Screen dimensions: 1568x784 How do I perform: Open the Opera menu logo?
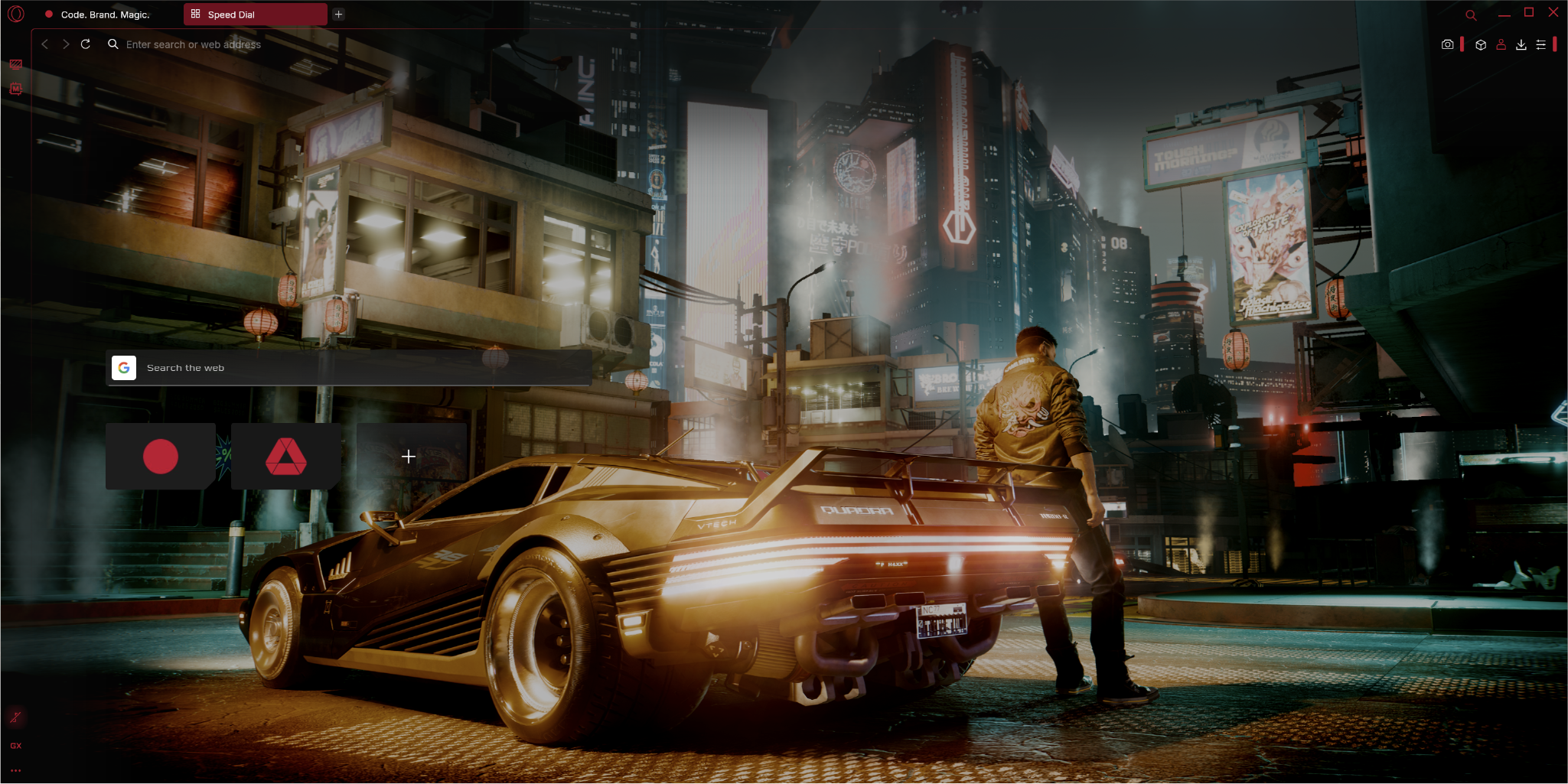click(16, 14)
